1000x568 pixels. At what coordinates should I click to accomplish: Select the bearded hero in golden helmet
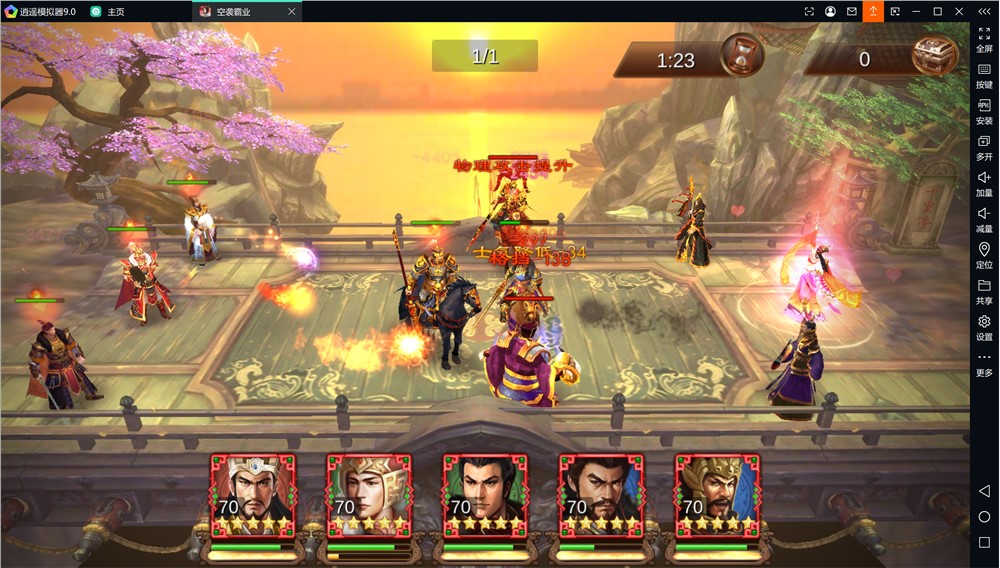pos(717,497)
